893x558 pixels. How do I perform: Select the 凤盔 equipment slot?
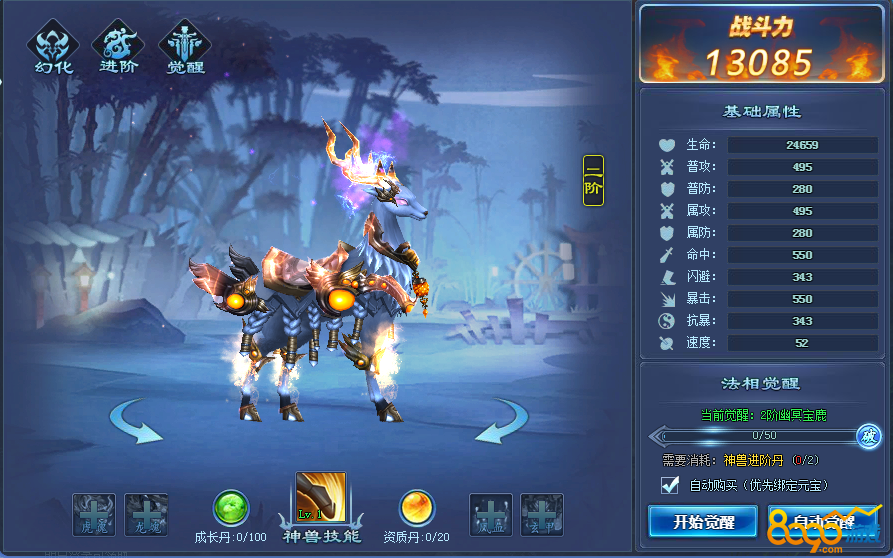click(x=491, y=514)
